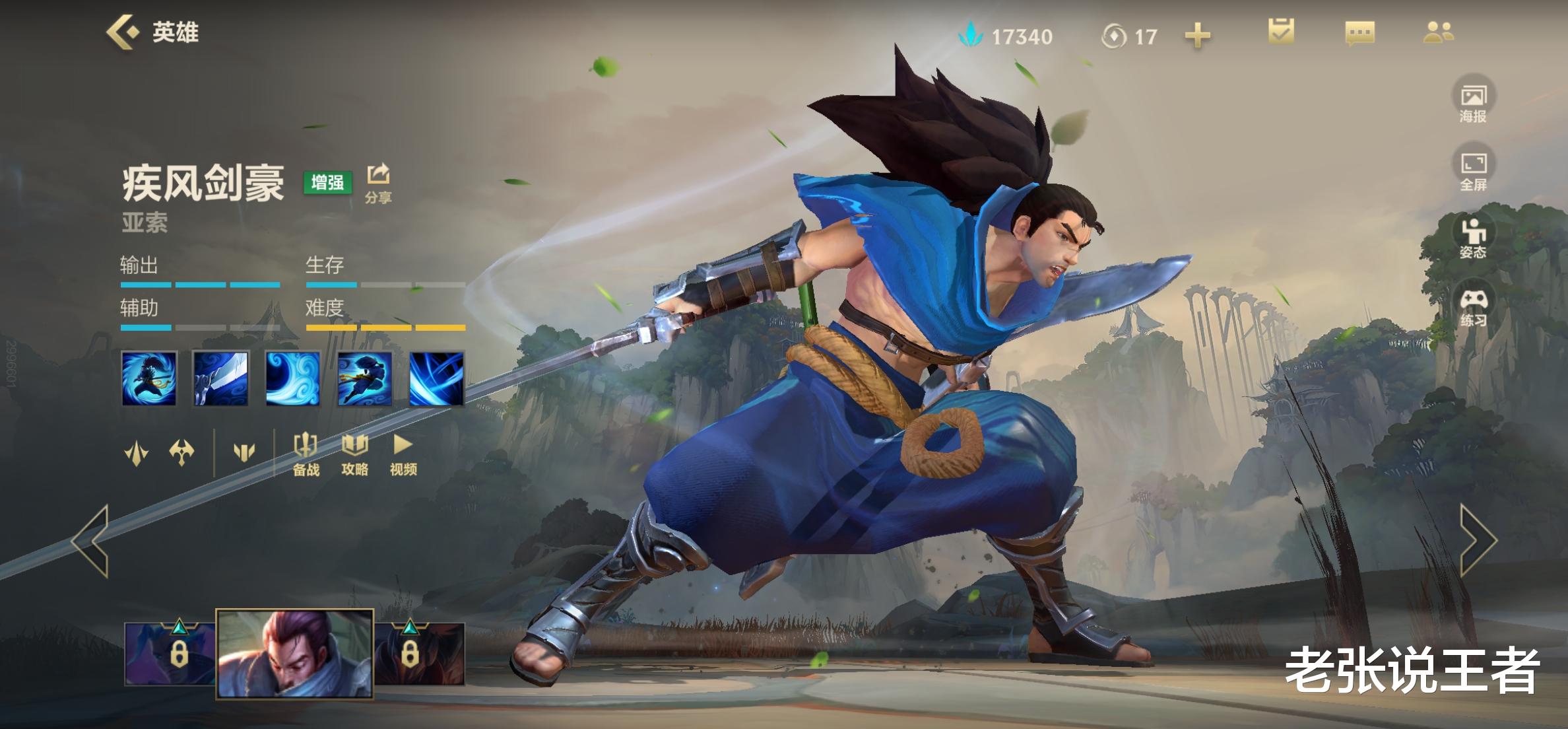The image size is (1568, 729).
Task: Switch to 全屏 fullscreen view
Action: click(x=1473, y=169)
